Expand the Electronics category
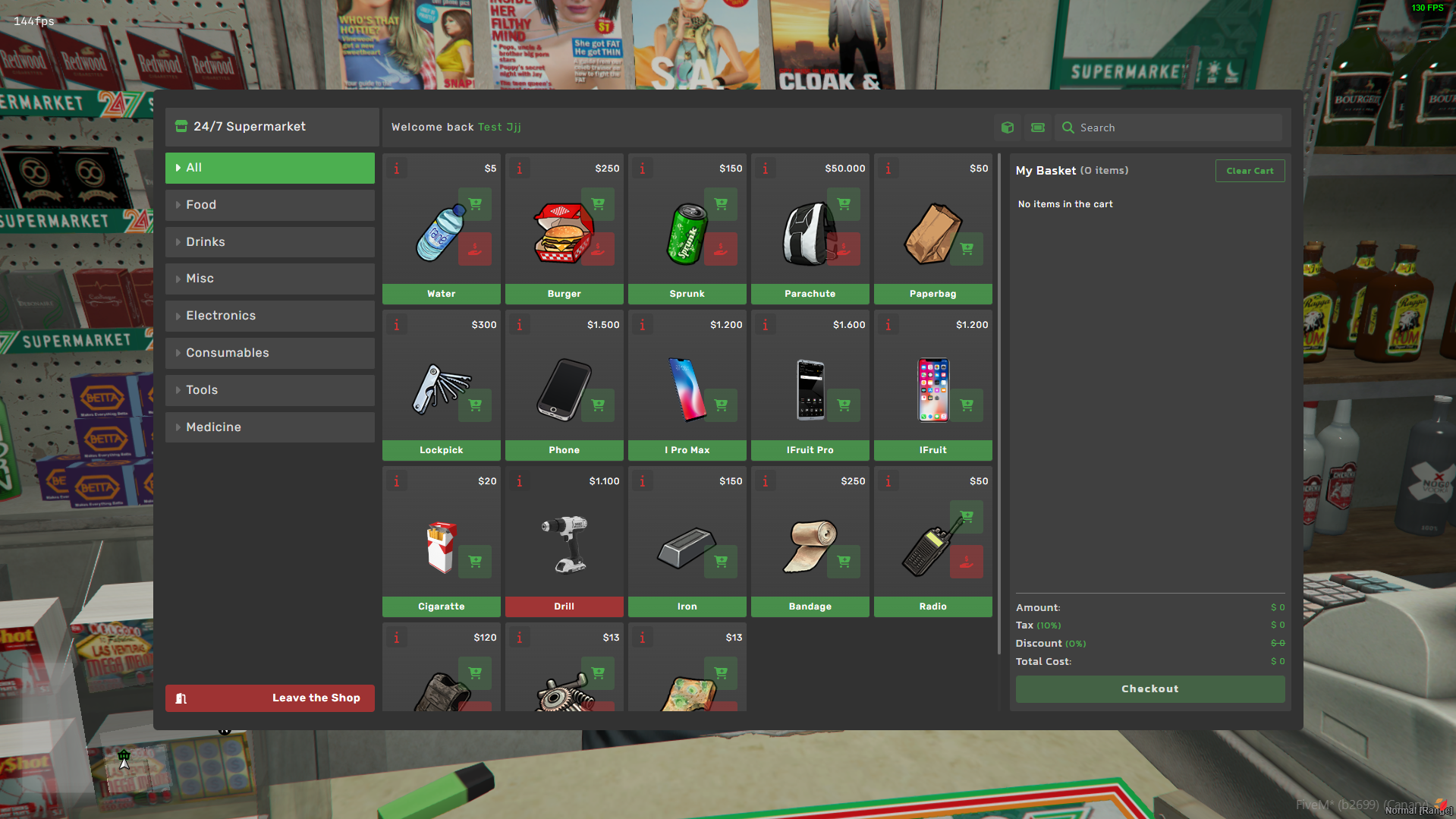The width and height of the screenshot is (1456, 819). [x=269, y=316]
